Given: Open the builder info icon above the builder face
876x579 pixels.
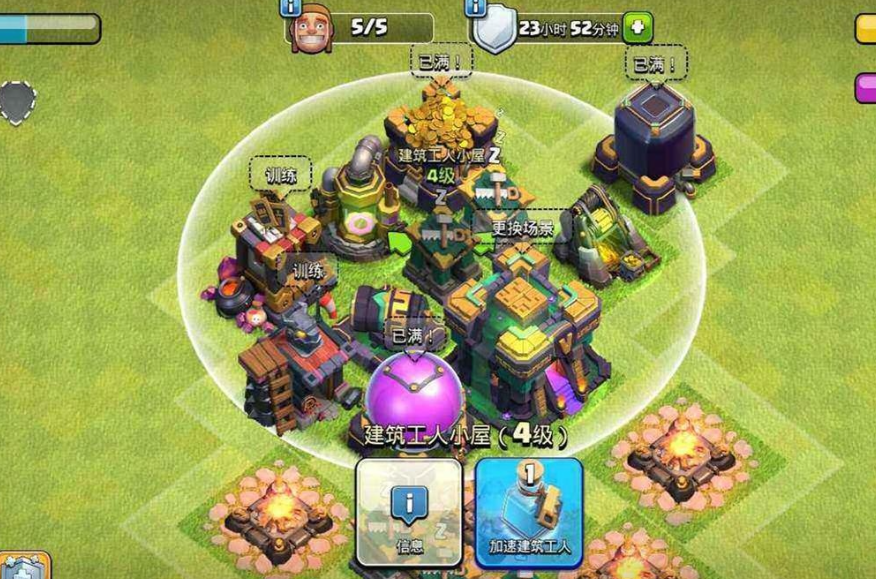Looking at the screenshot, I should click(292, 7).
